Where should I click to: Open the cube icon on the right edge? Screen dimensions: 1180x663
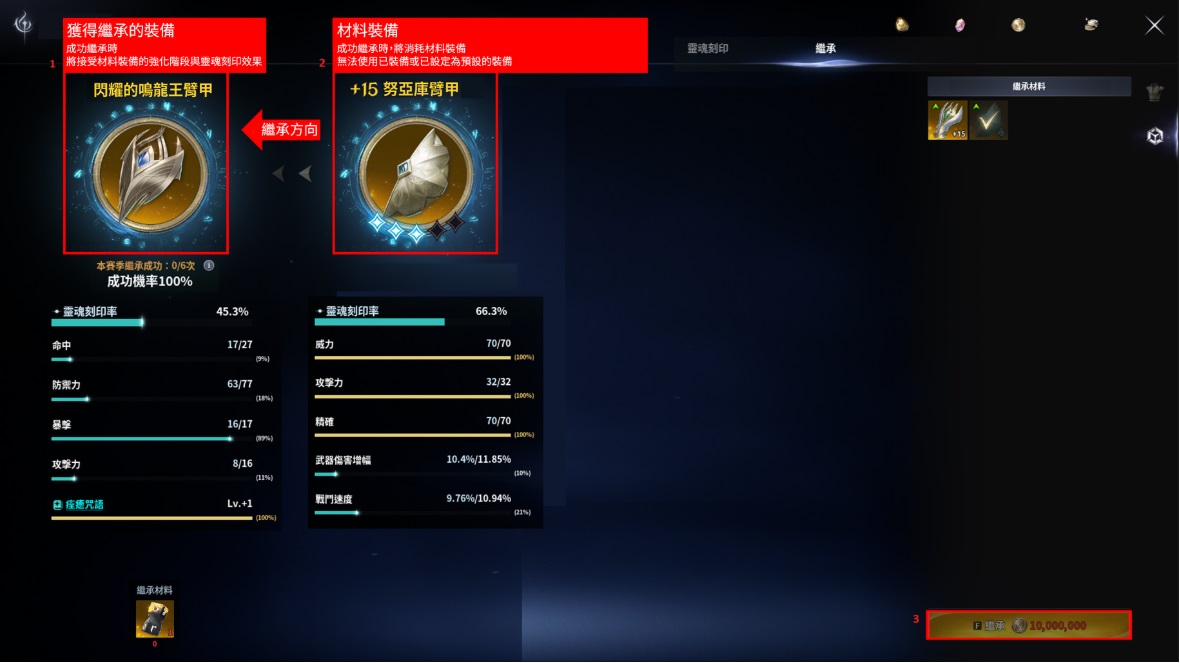(1155, 136)
